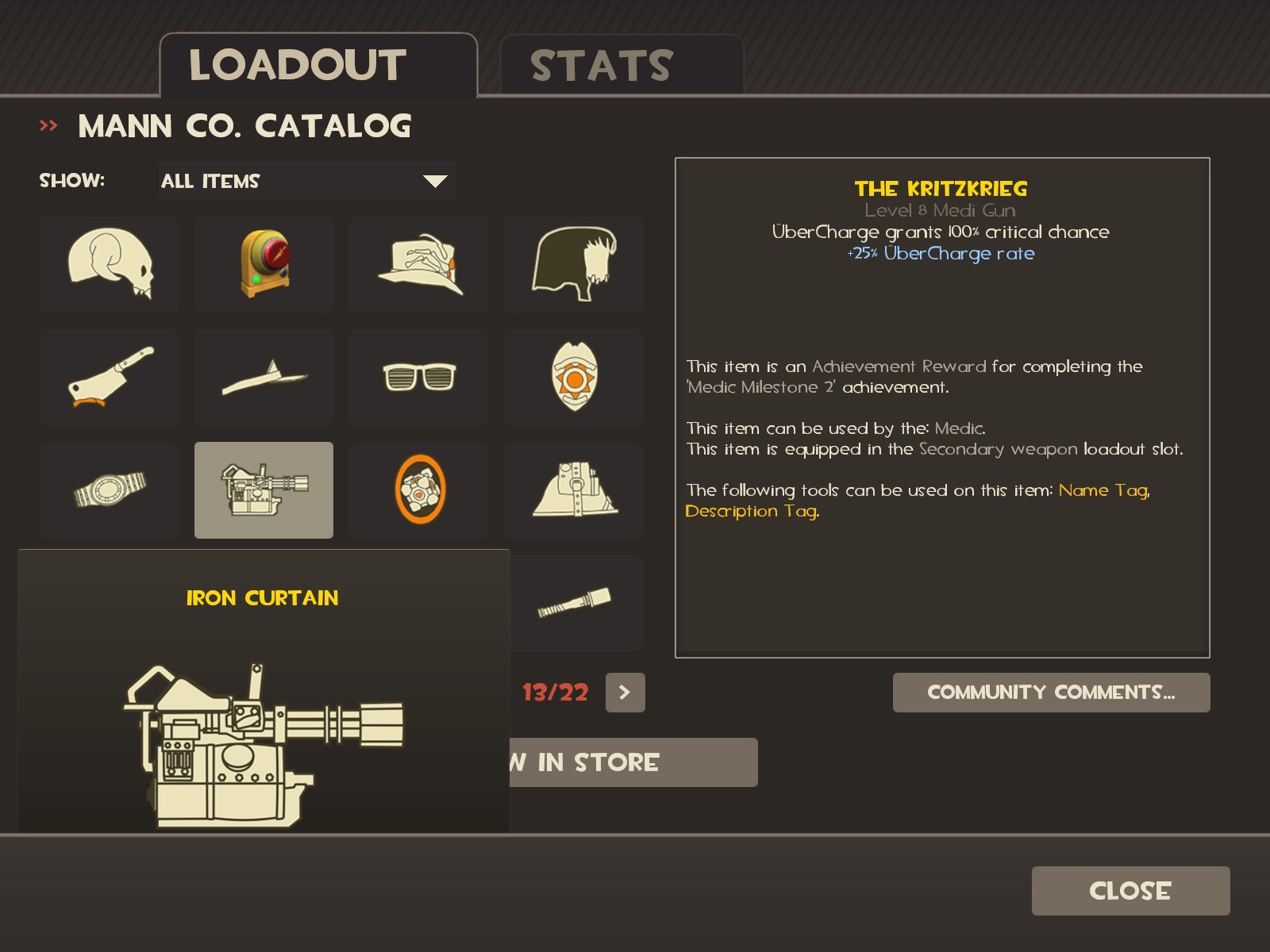The image size is (1270, 952).
Task: Select the Iron Curtain minigun item
Action: click(x=264, y=489)
